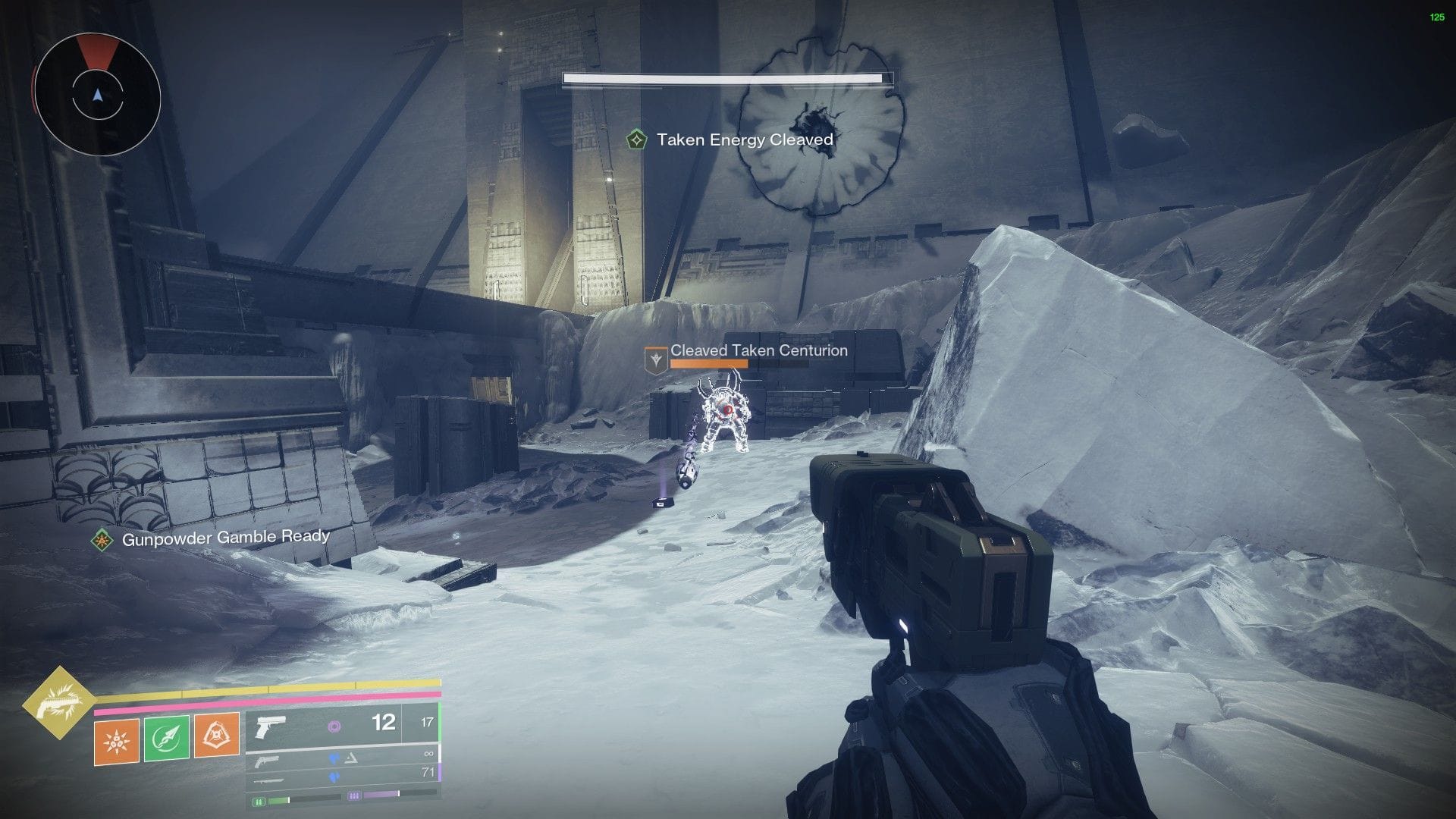Click the Cleaved Taken Centurion name label
This screenshot has height=819, width=1456.
point(757,351)
